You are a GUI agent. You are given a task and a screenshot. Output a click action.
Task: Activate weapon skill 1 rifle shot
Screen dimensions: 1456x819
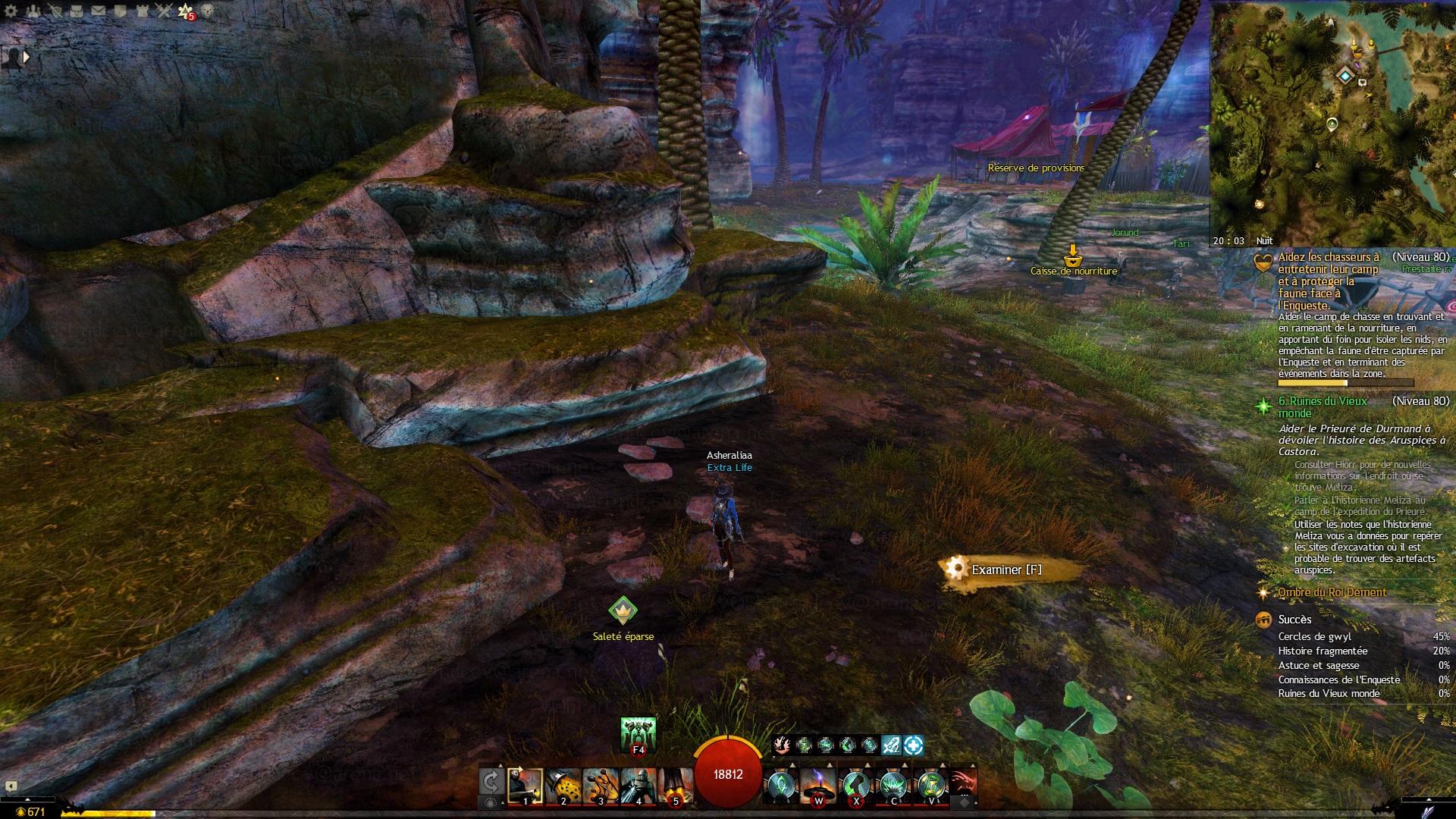pyautogui.click(x=525, y=786)
